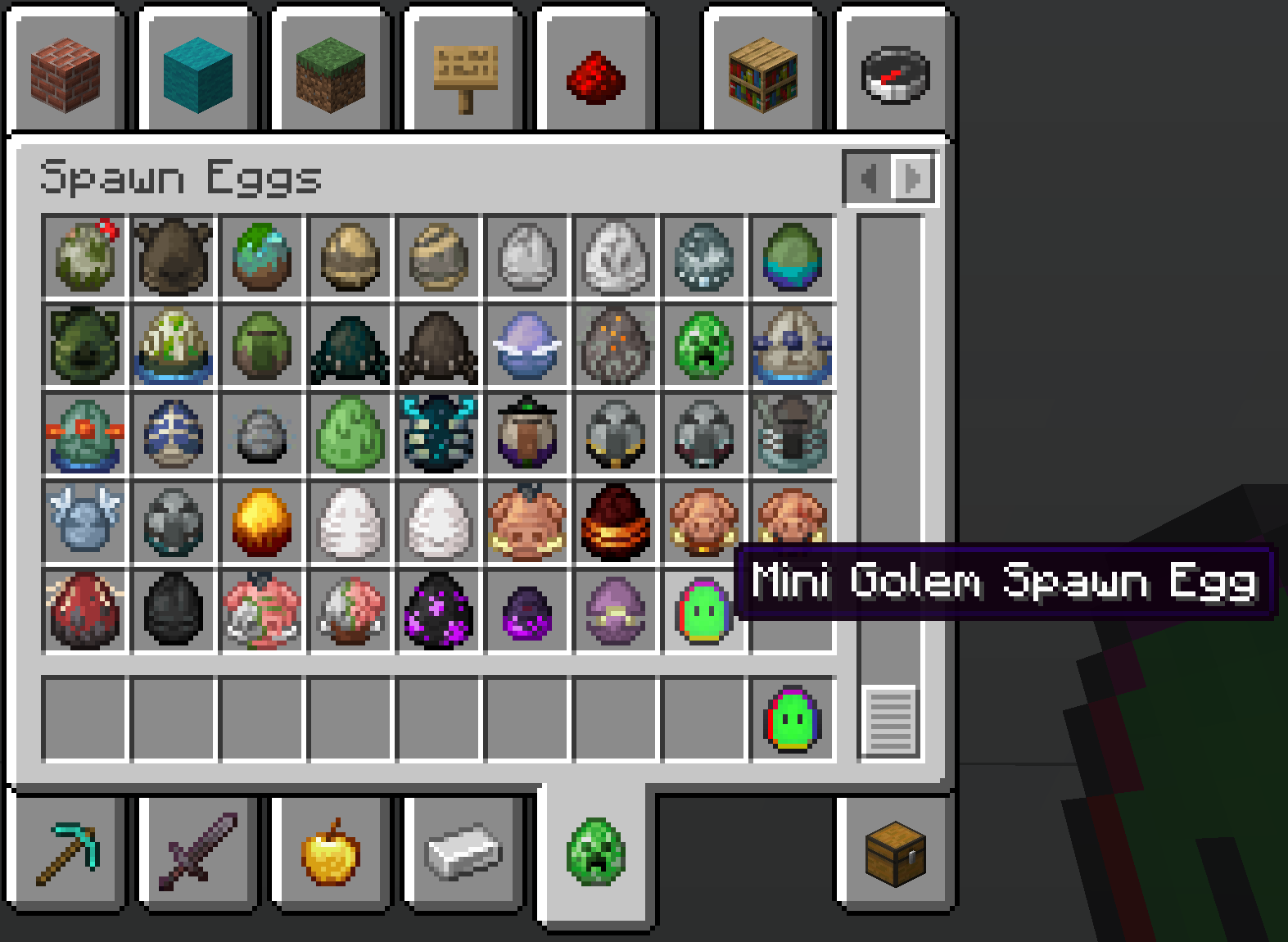Select the Witch spawn egg with hat

pyautogui.click(x=526, y=433)
